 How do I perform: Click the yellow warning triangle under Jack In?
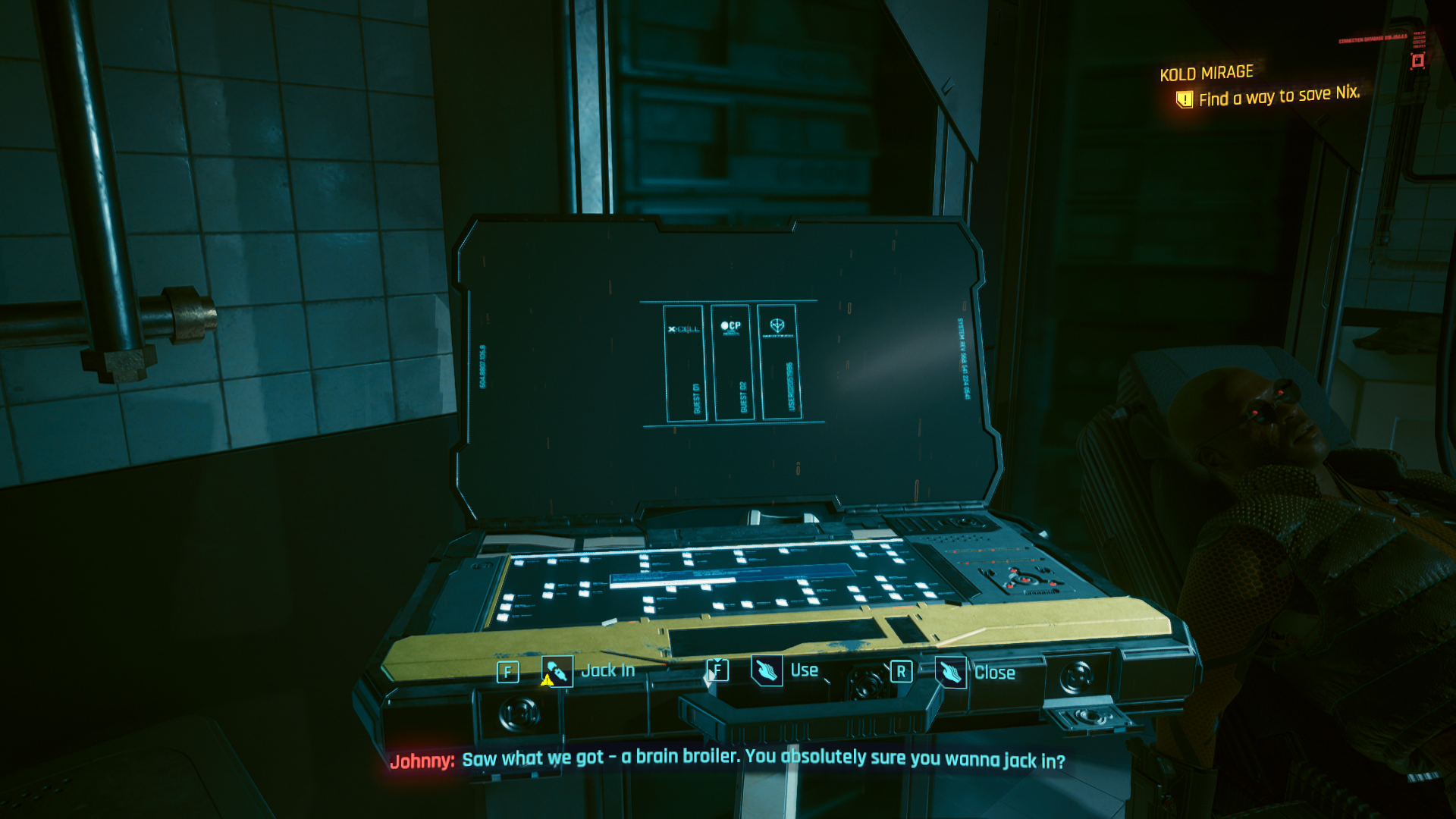(548, 682)
